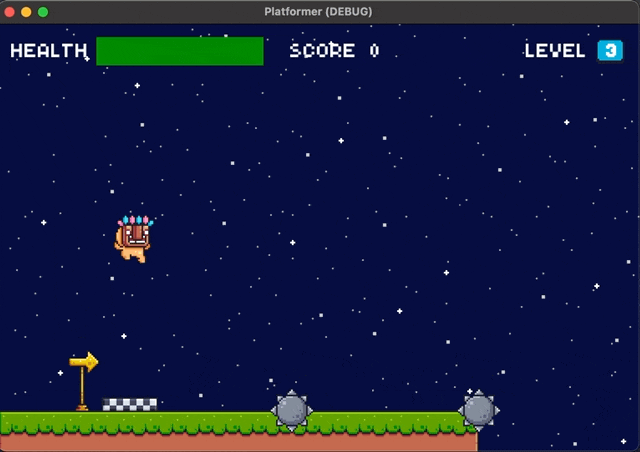Minimize the Platformer window

[x=26, y=11]
